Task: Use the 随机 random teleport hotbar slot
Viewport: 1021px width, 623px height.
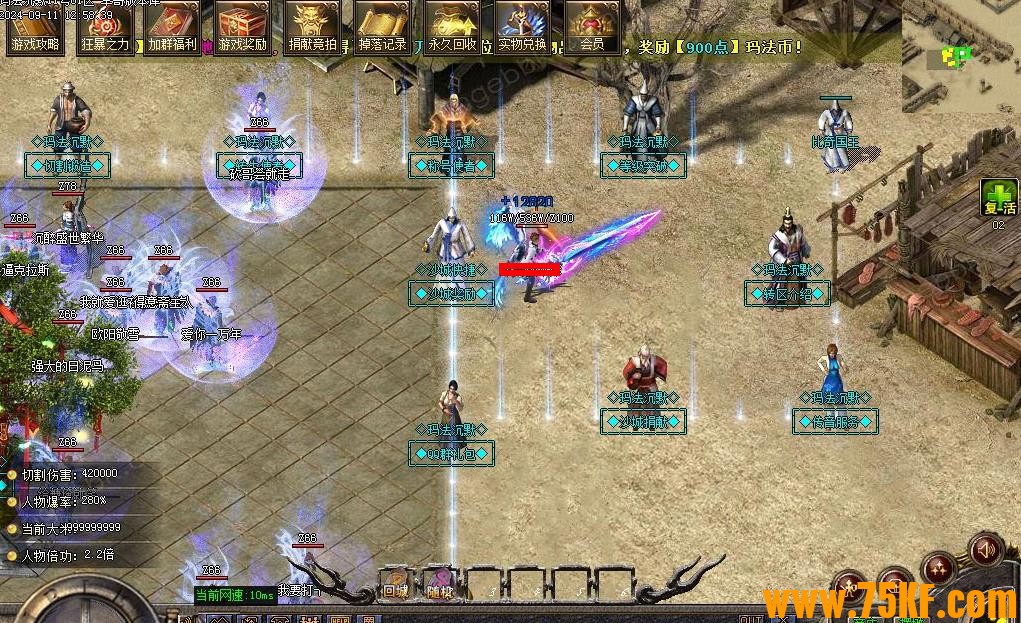Action: click(440, 582)
